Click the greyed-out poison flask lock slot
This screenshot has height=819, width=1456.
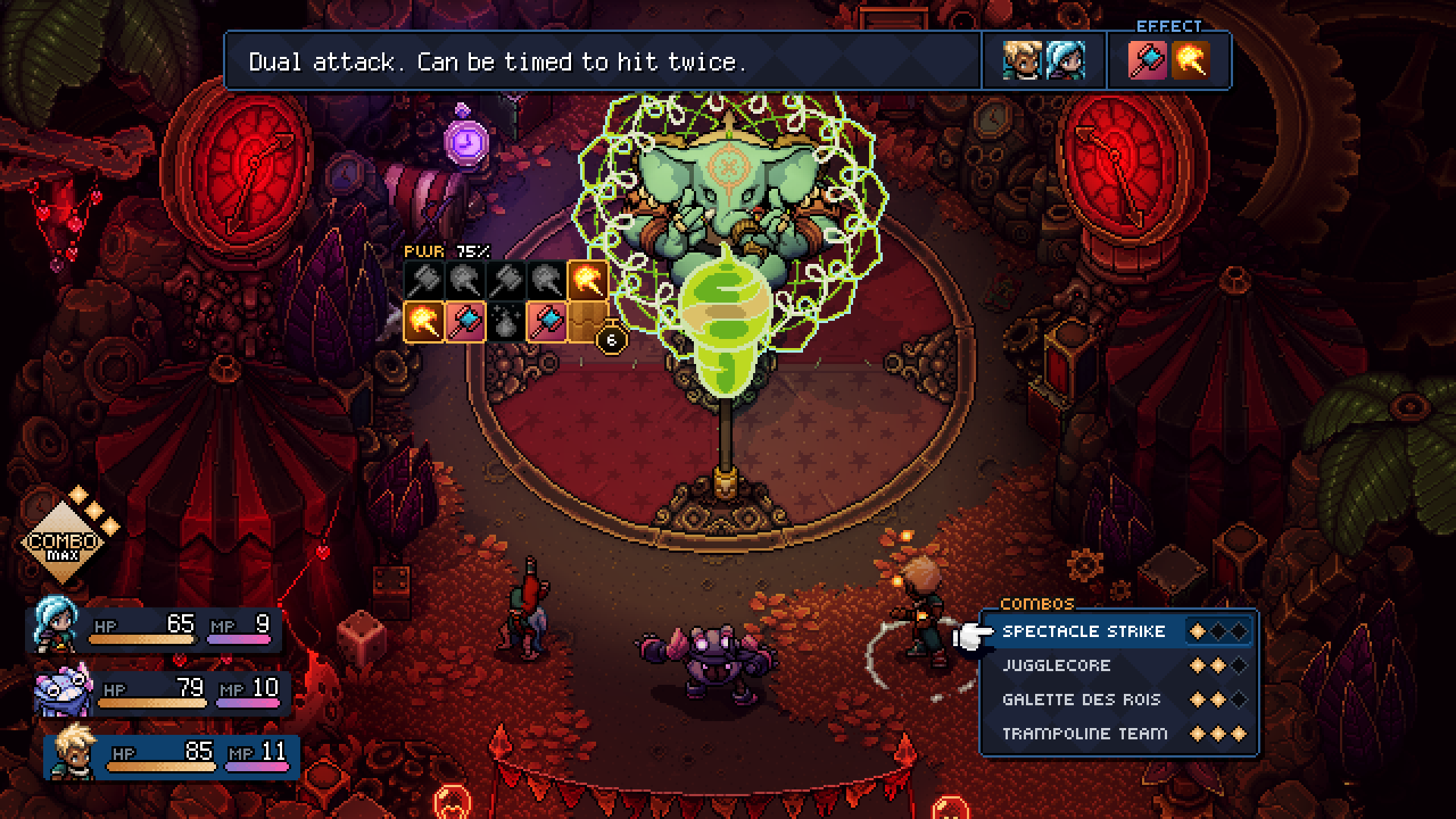tap(506, 322)
